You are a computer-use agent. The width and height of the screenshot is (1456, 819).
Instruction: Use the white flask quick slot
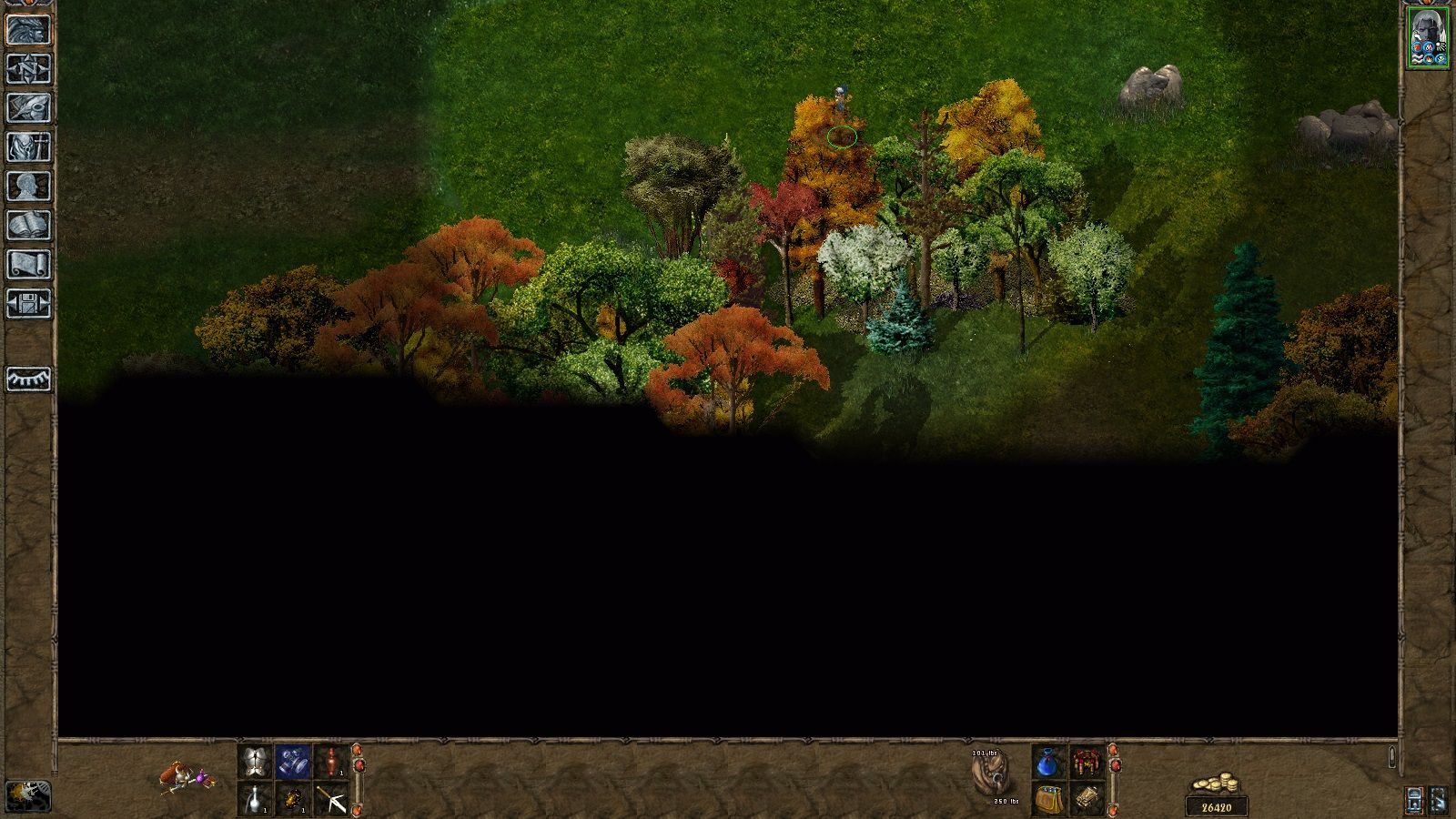(255, 799)
